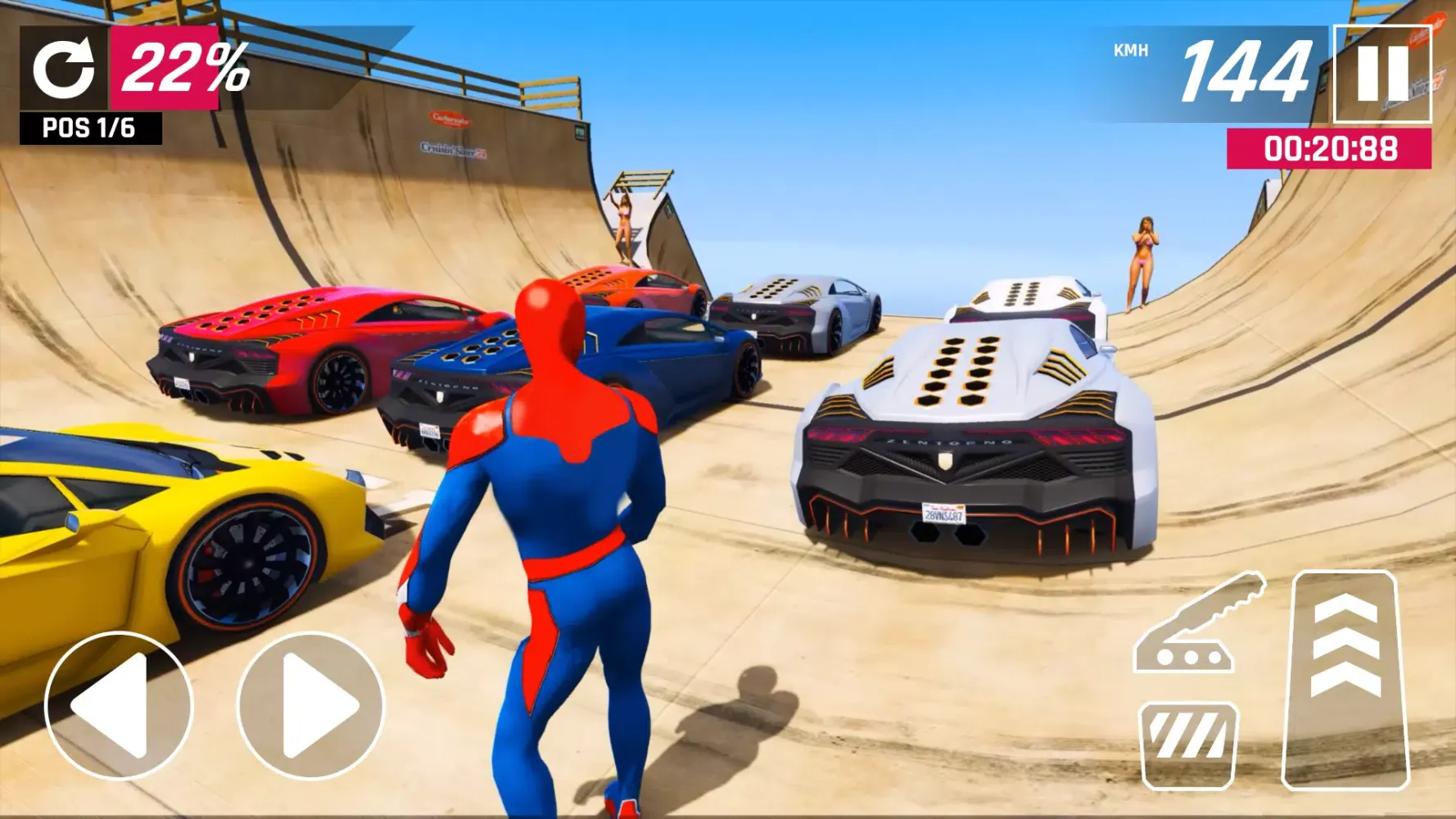Tap restart to reopen level start
Viewport: 1456px width, 819px height.
coord(66,66)
